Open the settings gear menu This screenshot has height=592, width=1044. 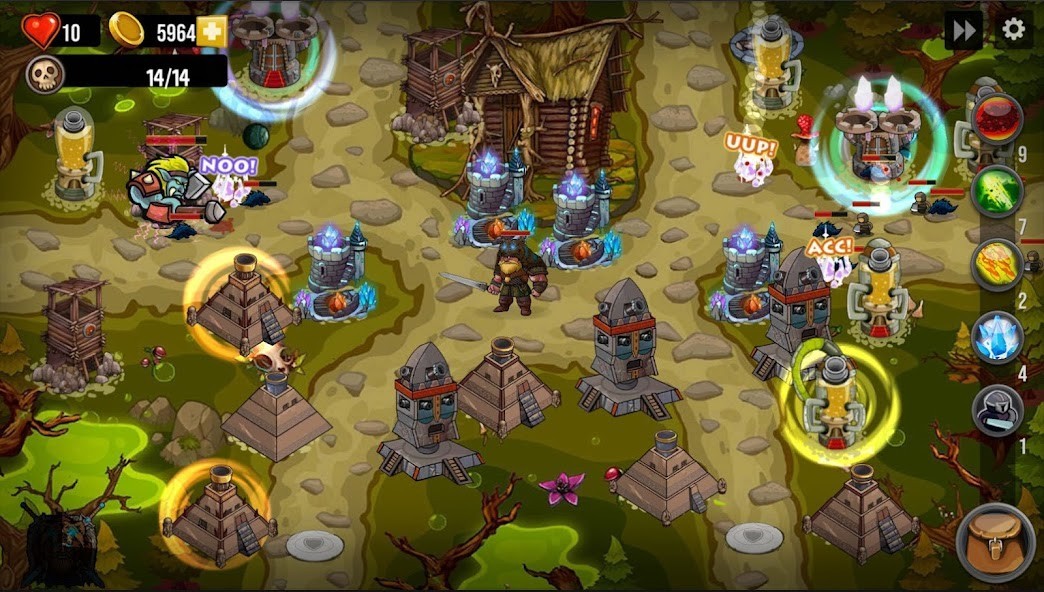click(1013, 30)
